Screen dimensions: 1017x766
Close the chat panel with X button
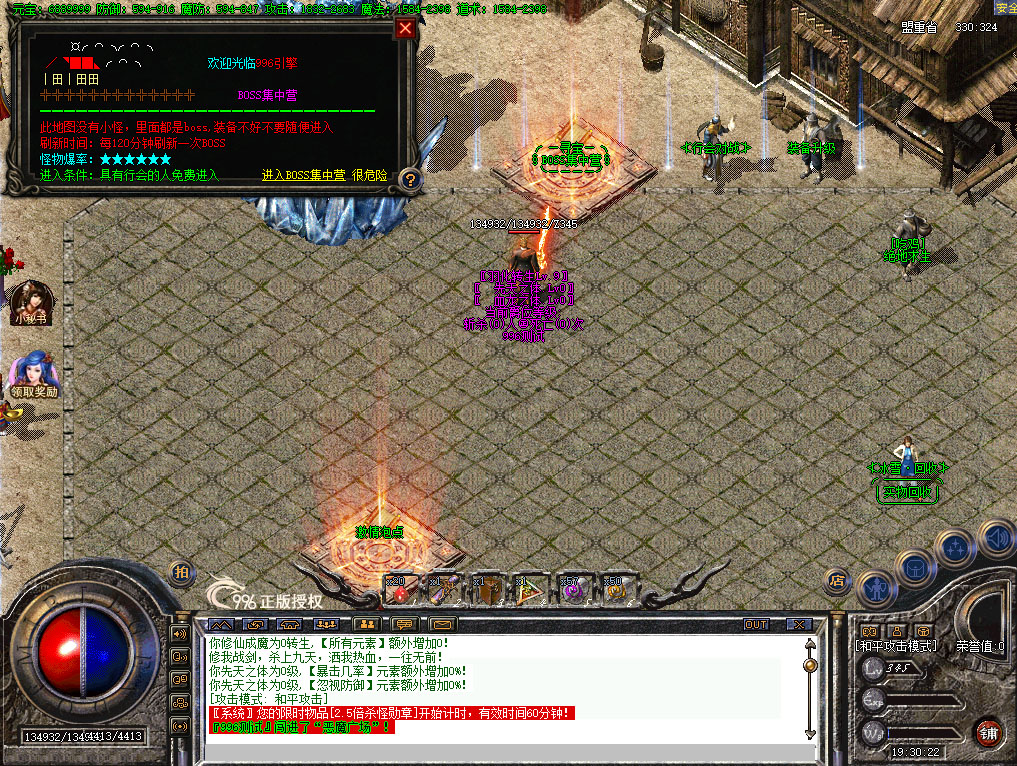tap(798, 624)
